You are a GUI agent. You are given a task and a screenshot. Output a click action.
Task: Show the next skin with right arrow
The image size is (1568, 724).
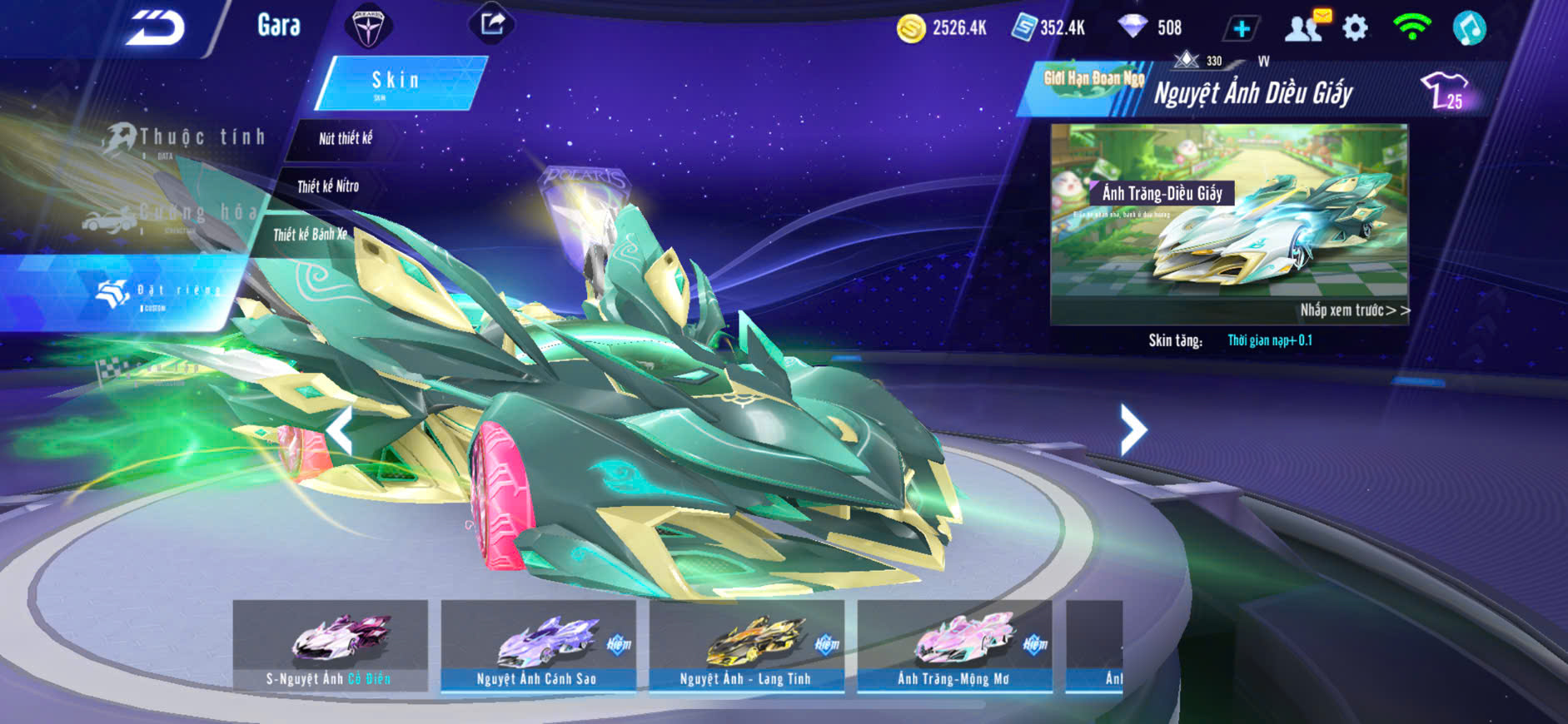point(1133,429)
